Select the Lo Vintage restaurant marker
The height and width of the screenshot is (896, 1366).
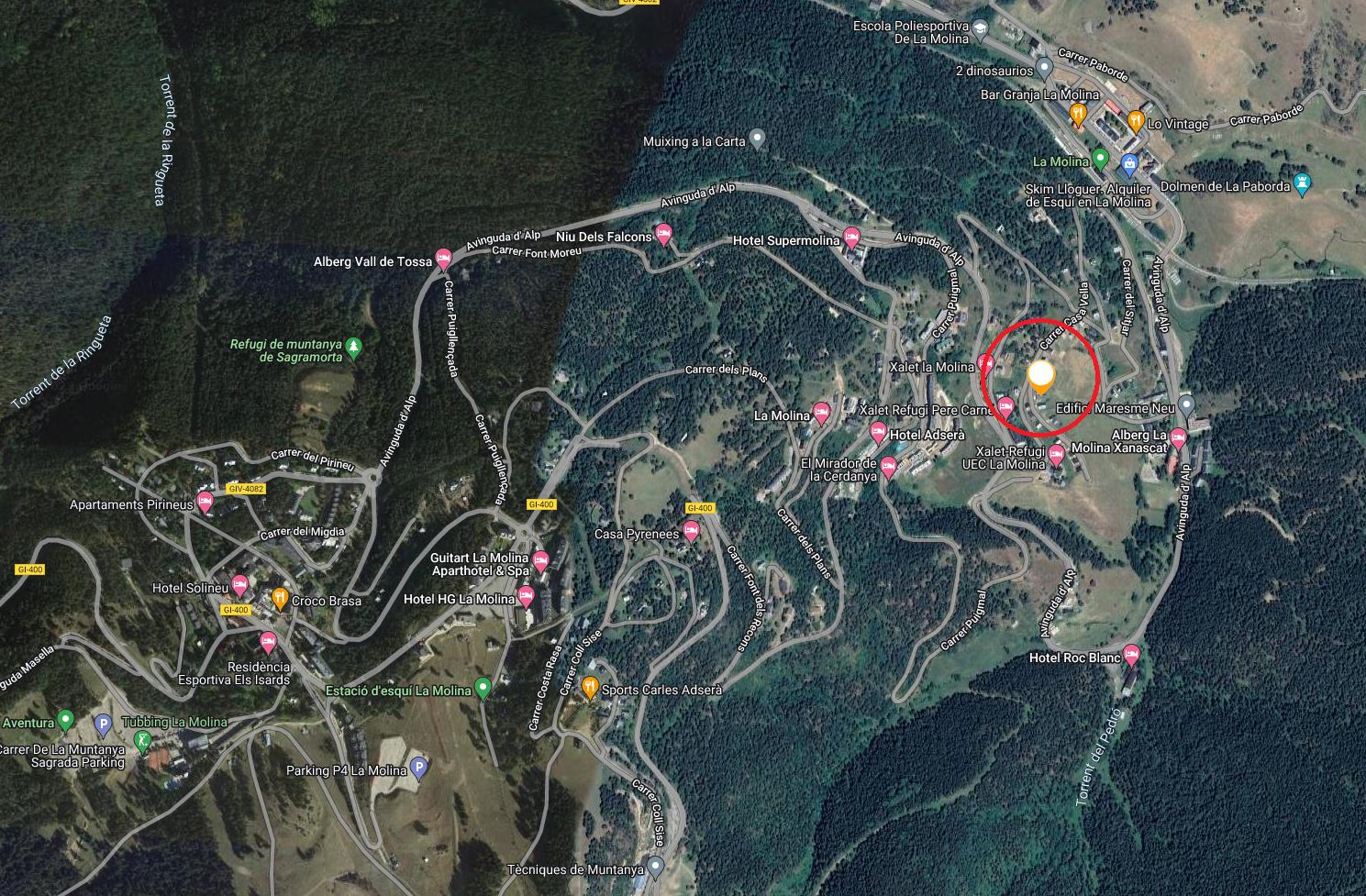pyautogui.click(x=1136, y=119)
